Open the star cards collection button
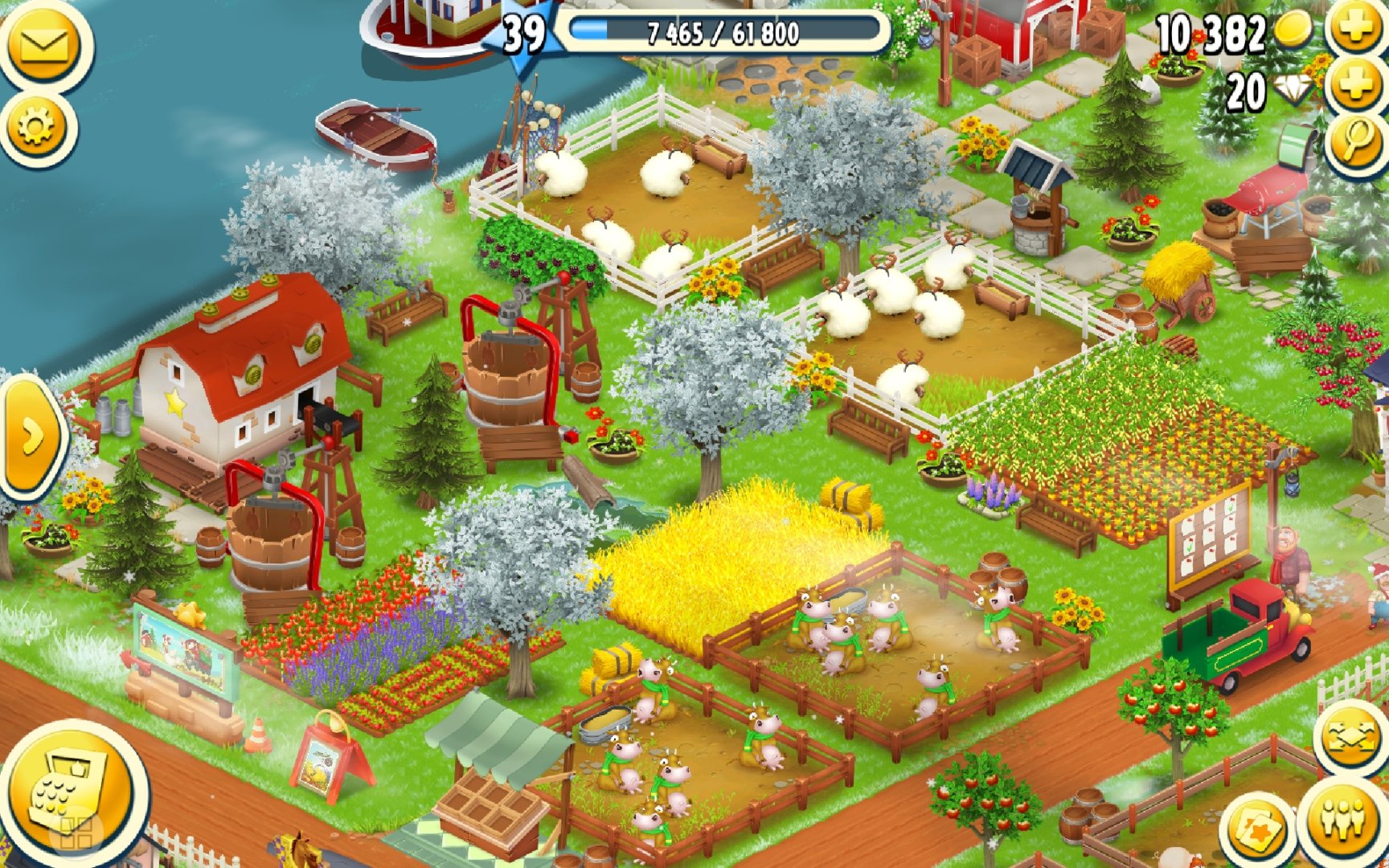 (1256, 832)
